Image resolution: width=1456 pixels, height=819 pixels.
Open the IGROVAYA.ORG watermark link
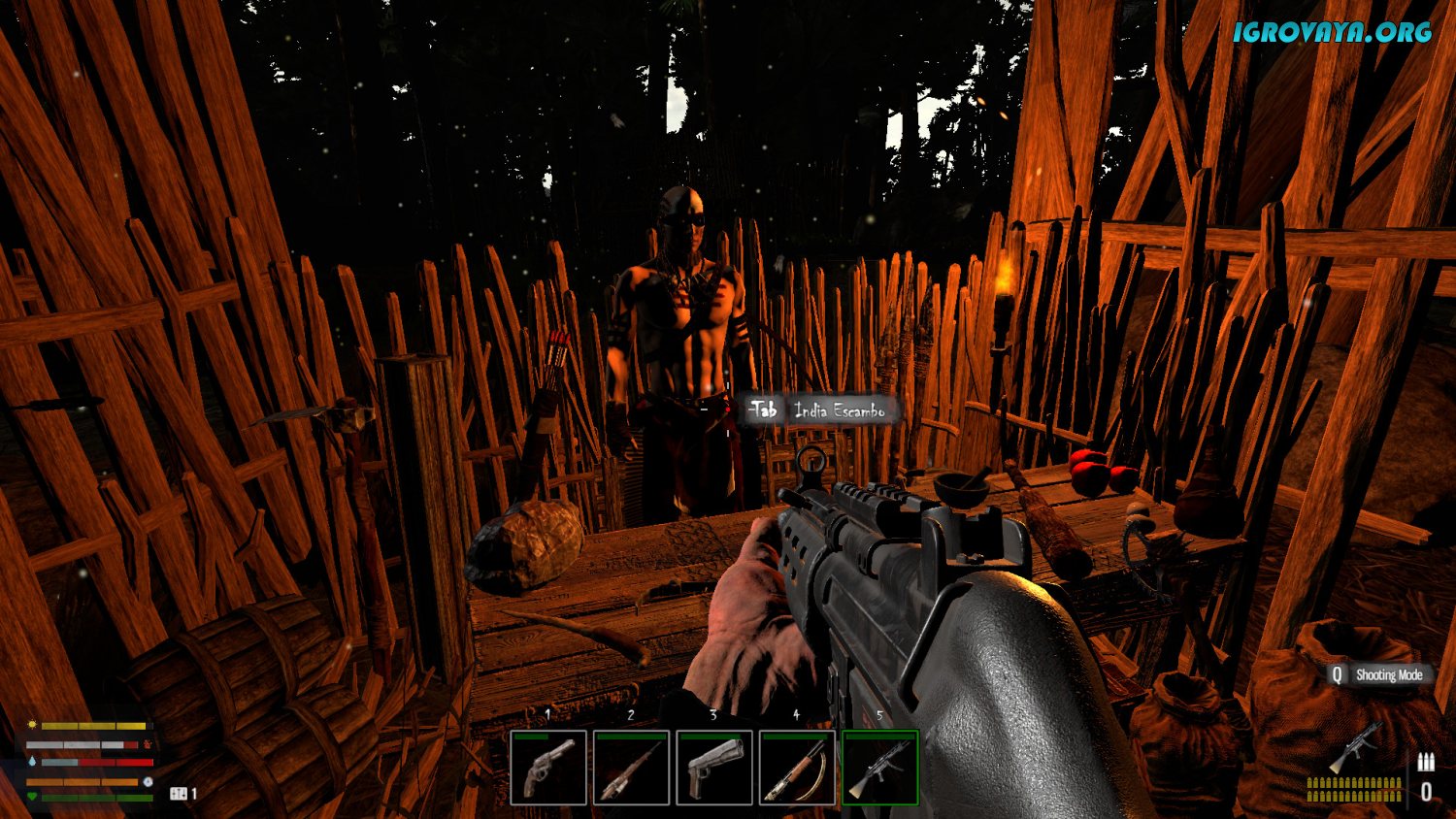click(1332, 31)
